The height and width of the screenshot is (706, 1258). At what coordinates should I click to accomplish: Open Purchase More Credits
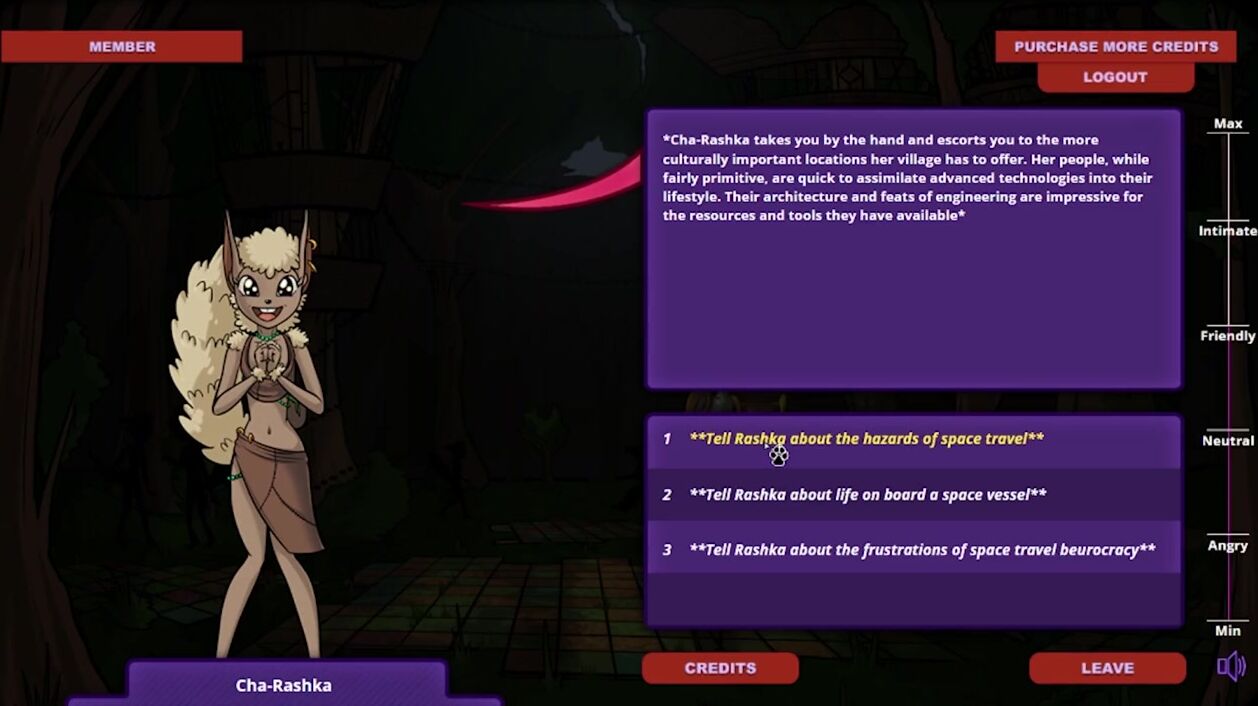[x=1115, y=46]
